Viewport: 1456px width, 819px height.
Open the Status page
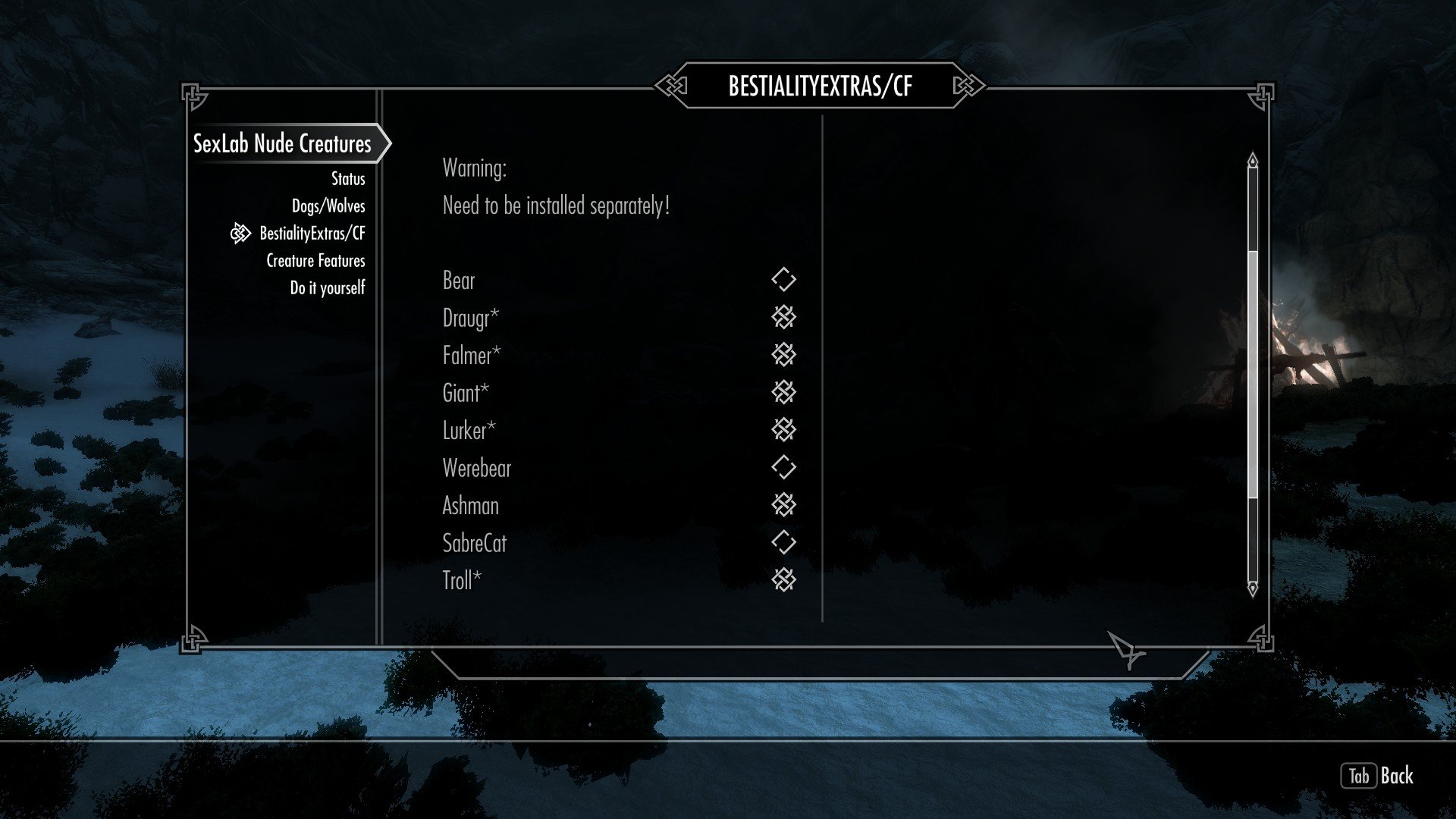point(348,179)
